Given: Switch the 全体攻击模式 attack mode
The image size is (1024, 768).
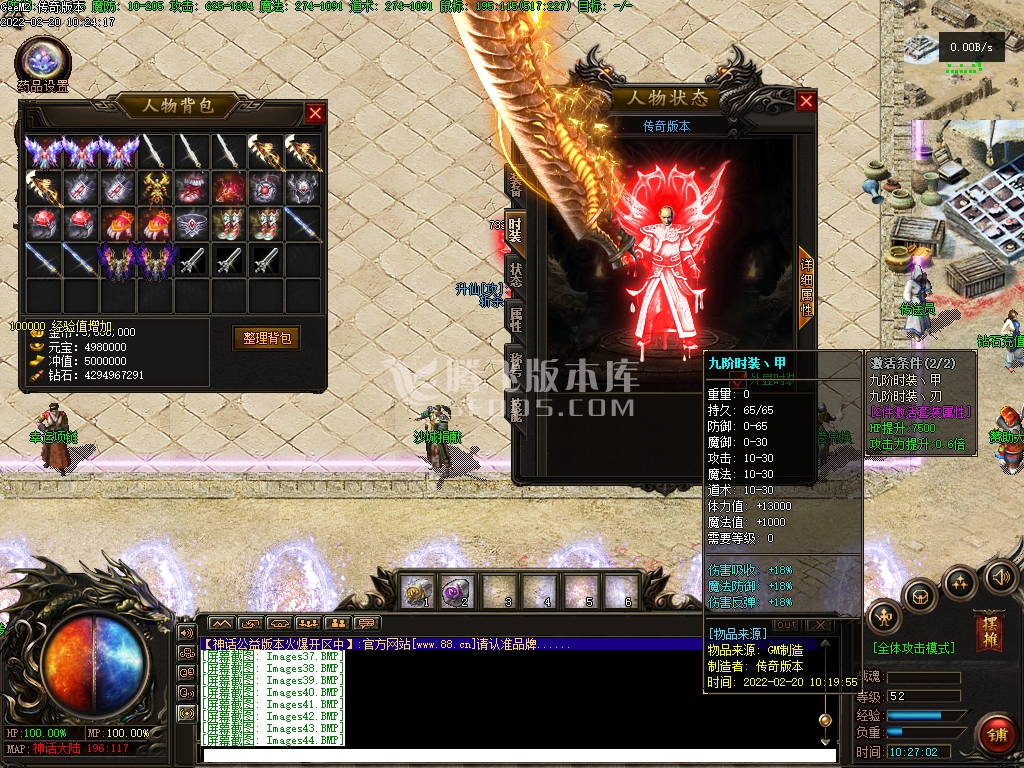Looking at the screenshot, I should [914, 648].
